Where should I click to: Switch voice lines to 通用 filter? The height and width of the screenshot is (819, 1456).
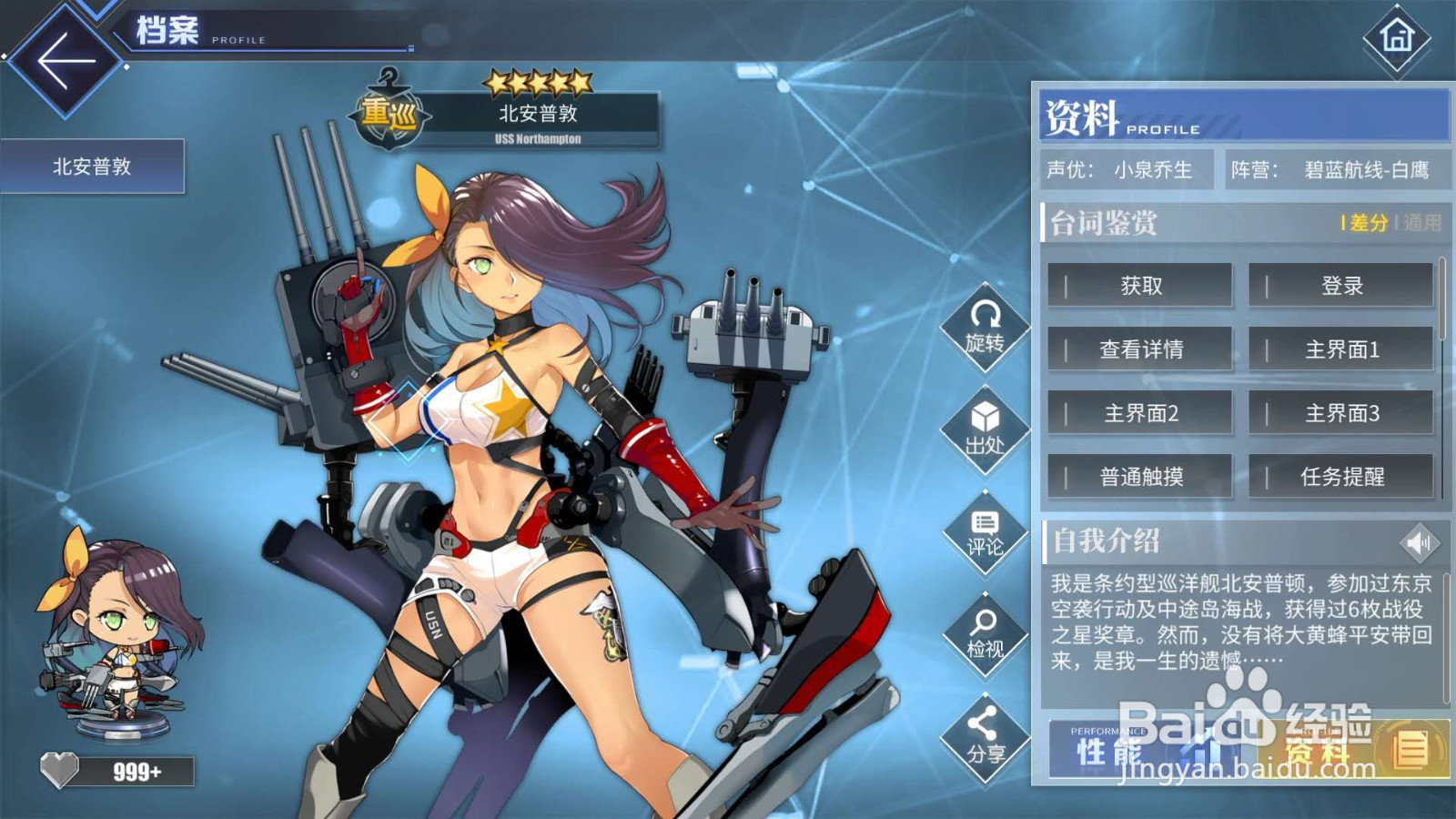1421,223
